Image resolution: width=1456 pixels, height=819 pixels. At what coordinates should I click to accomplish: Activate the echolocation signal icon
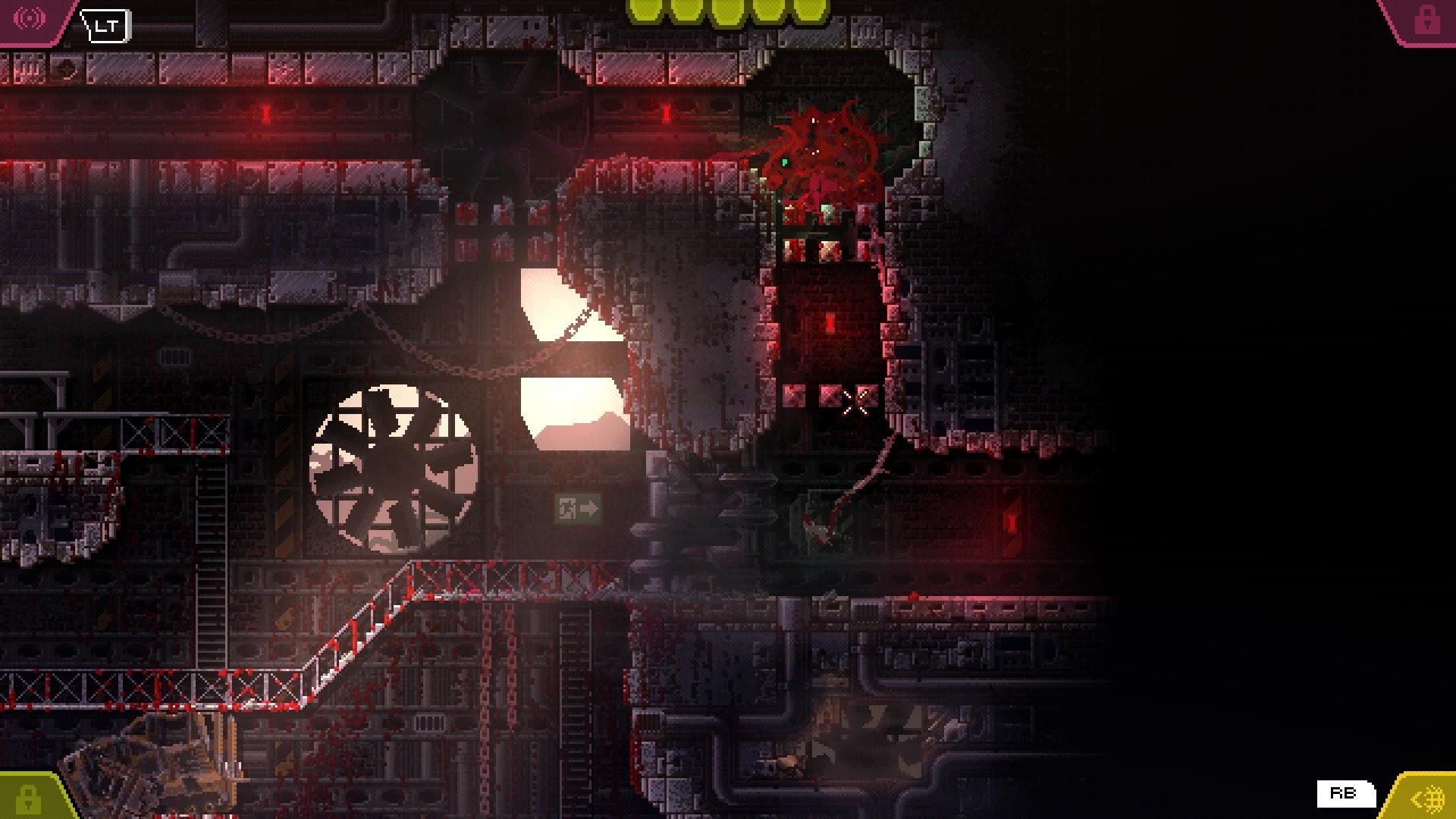coord(29,18)
